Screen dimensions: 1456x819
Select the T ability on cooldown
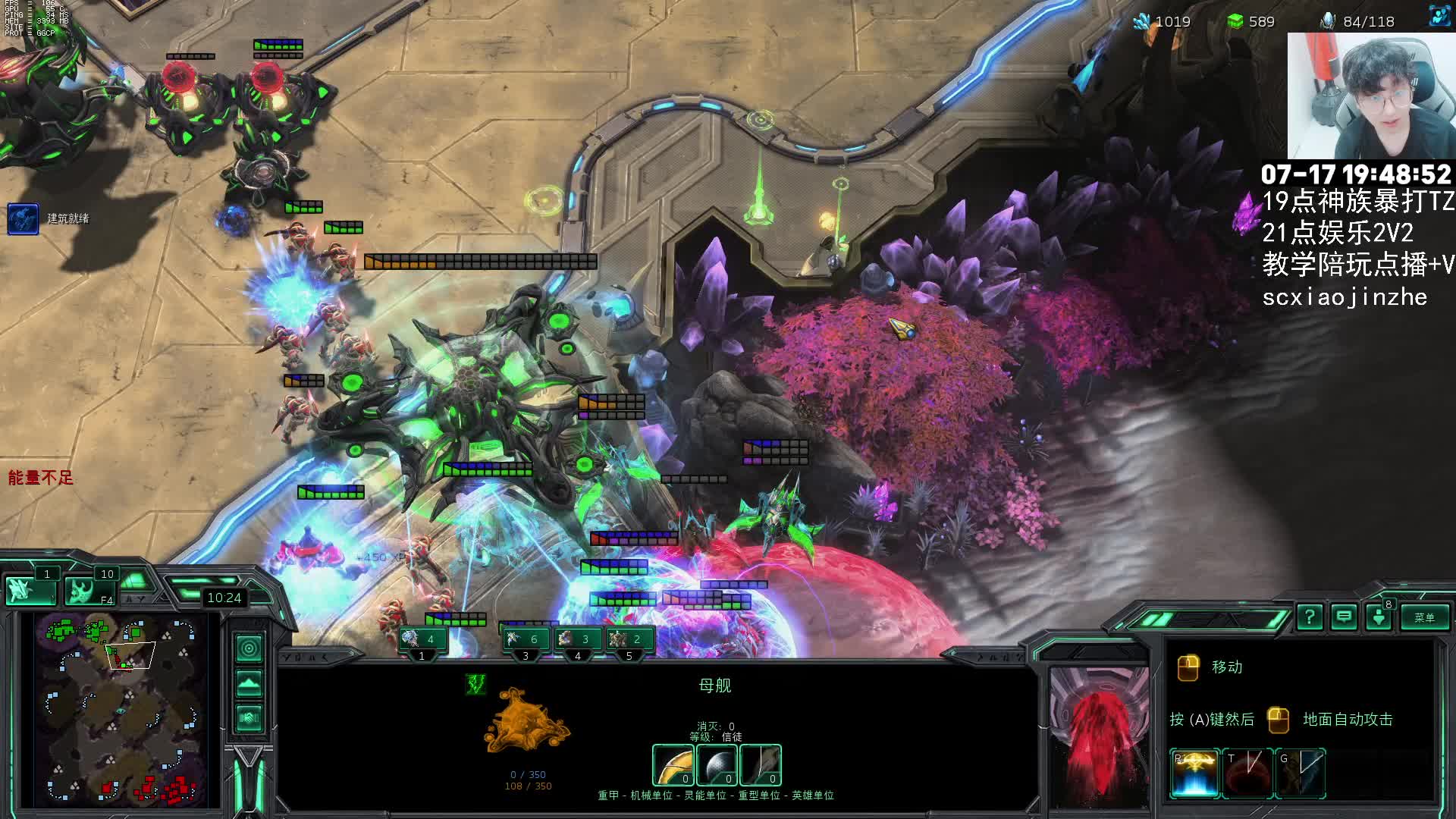click(x=1247, y=773)
